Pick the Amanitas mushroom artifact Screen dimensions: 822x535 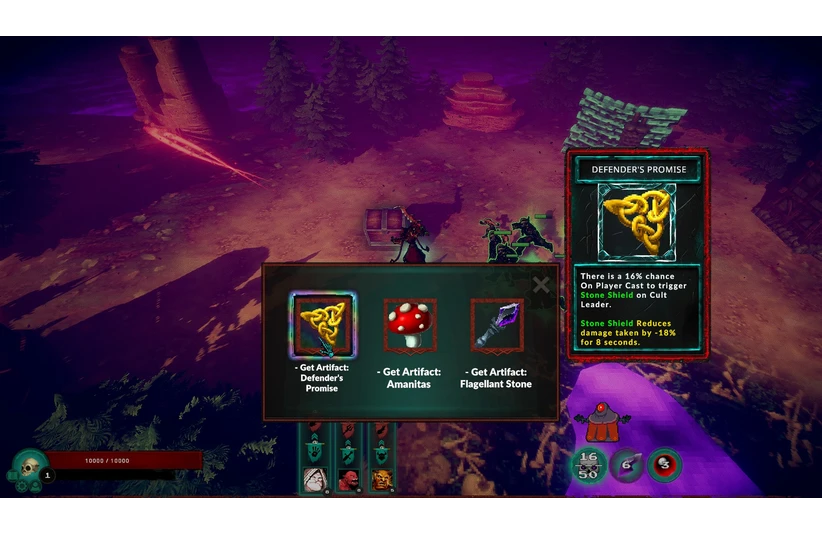[x=409, y=325]
